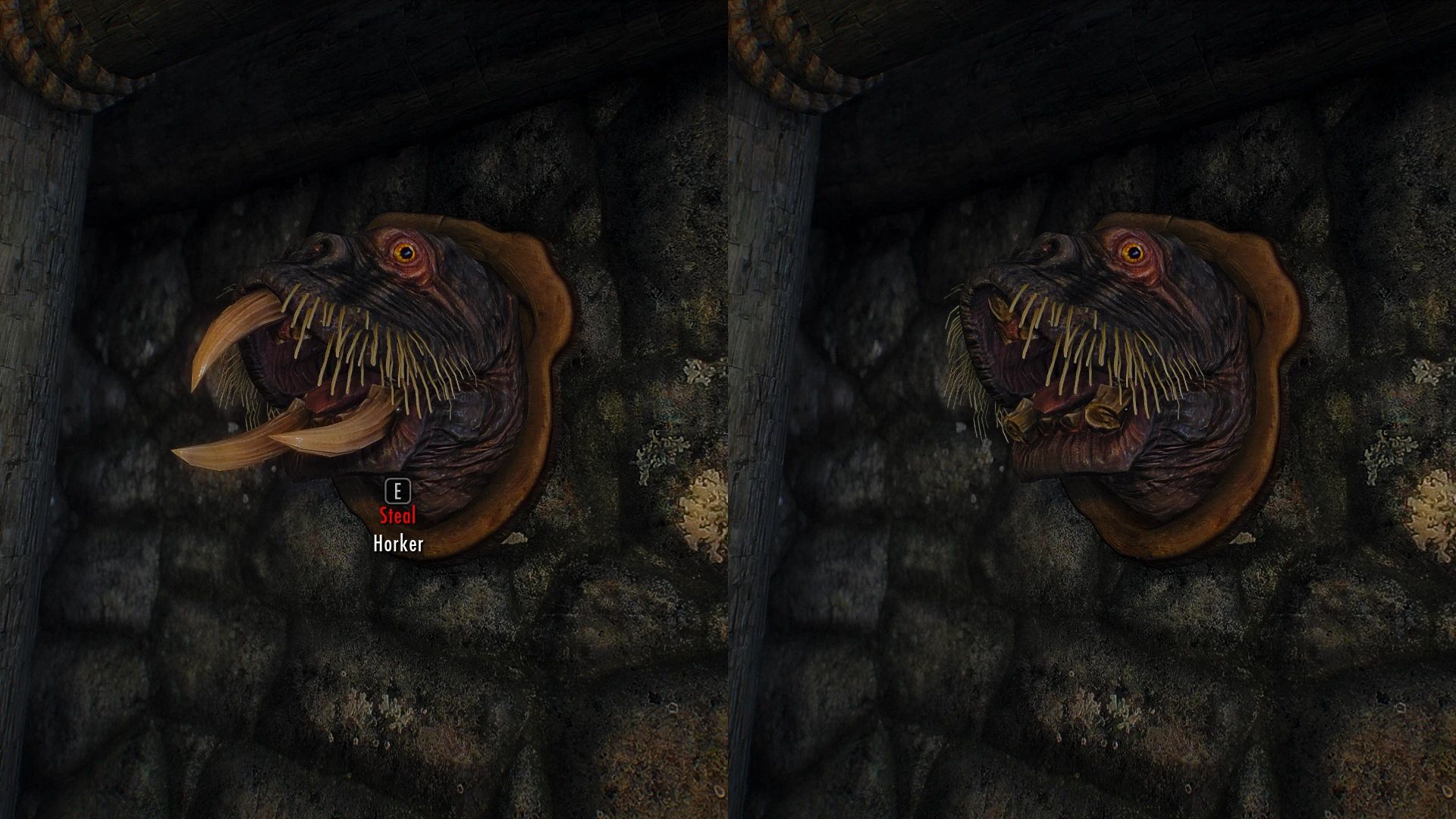1456x819 pixels.
Task: Select the left screenshot panel
Action: tap(364, 409)
